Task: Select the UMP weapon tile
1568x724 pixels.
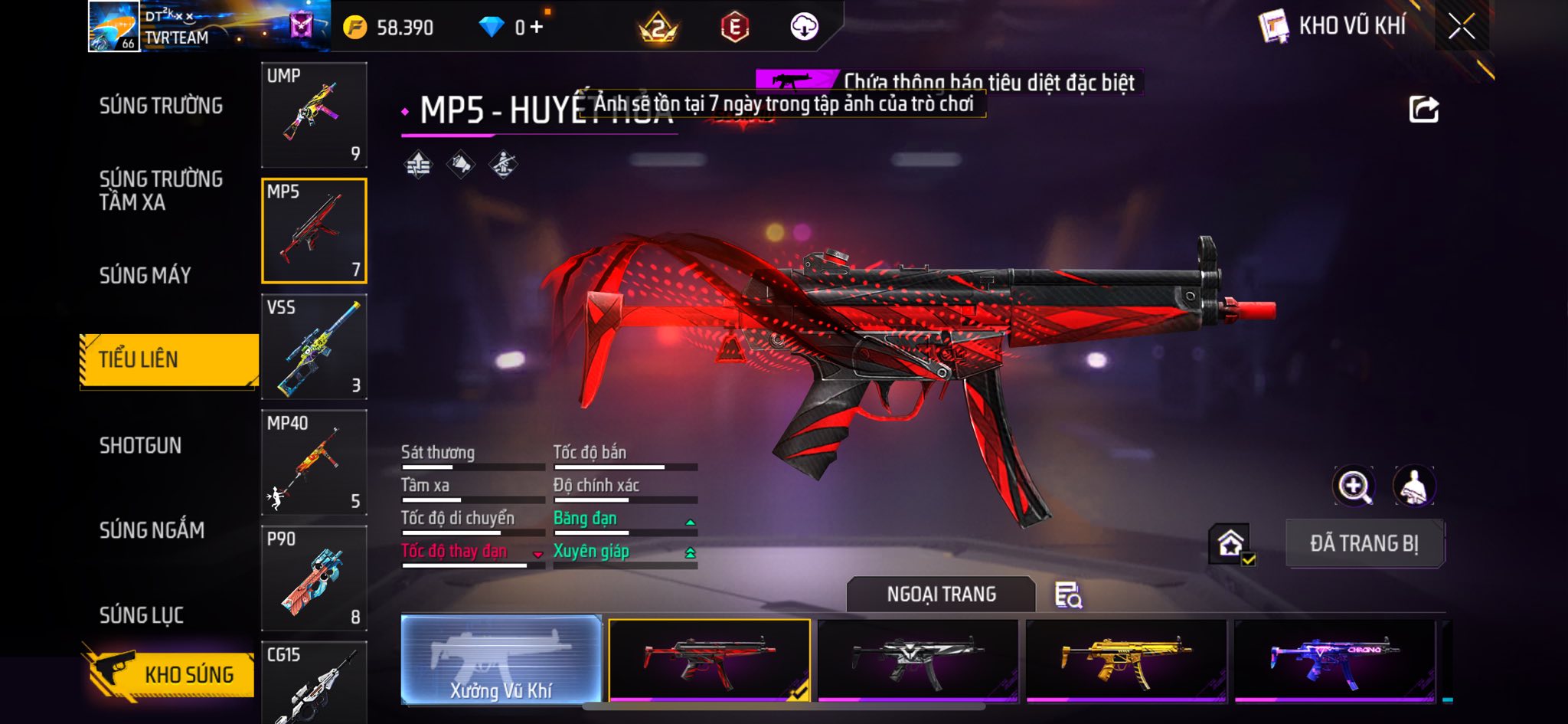Action: pos(314,115)
